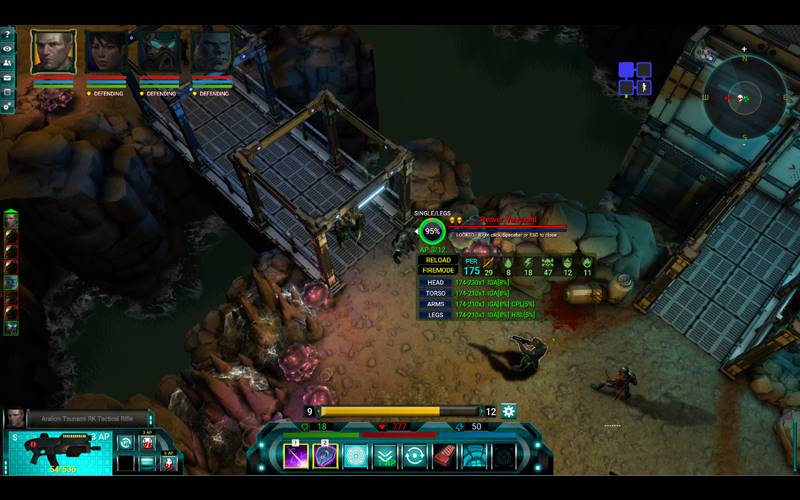800x500 pixels.
Task: Toggle the eye visibility button
Action: (7, 49)
